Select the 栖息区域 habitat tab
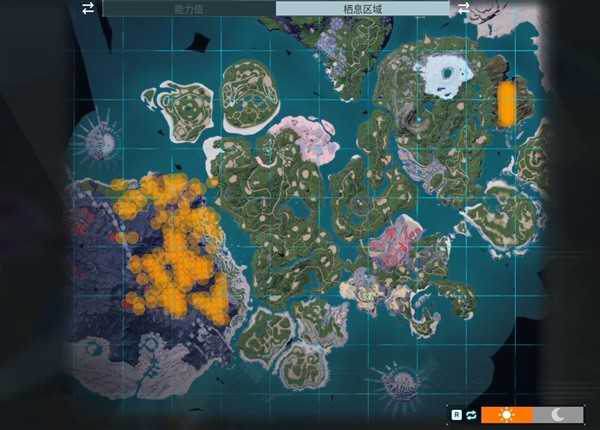This screenshot has width=600, height=430. coord(361,8)
